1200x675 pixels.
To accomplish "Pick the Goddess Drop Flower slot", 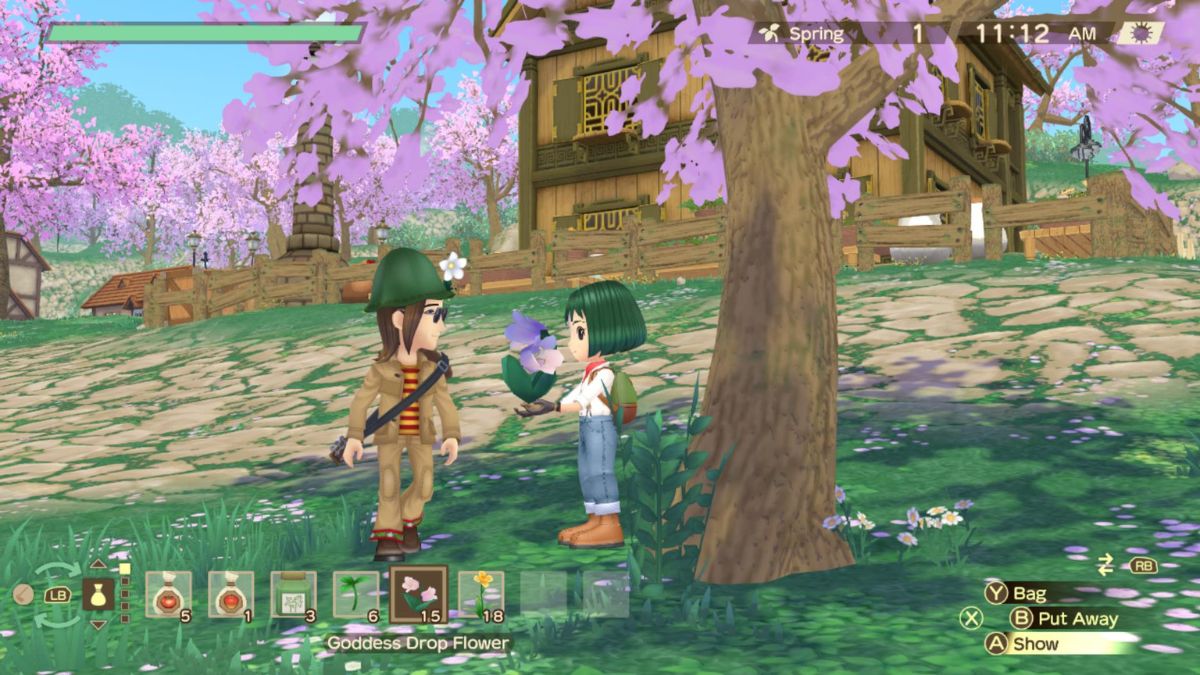I will [x=418, y=594].
